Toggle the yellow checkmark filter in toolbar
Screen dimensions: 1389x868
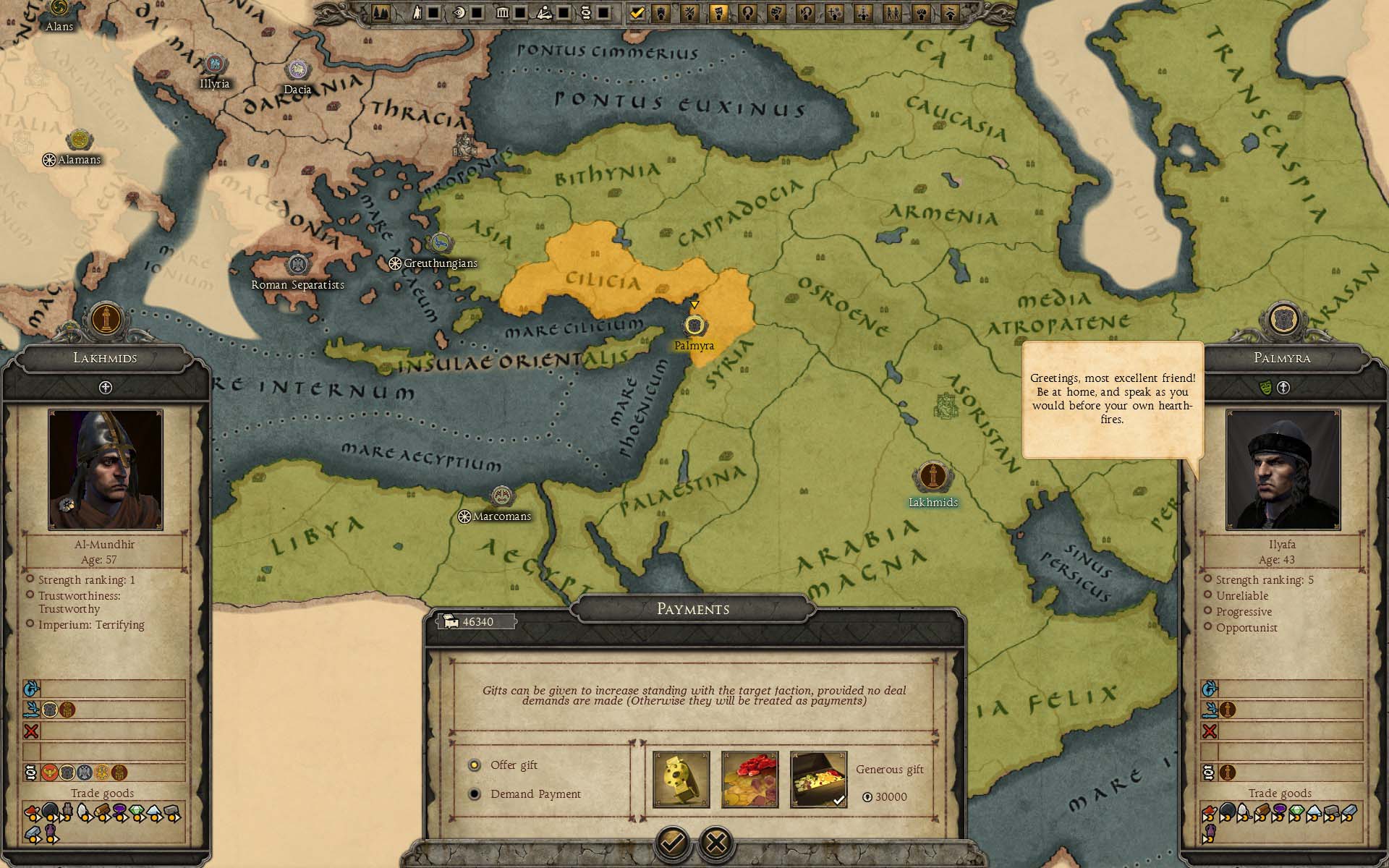tap(637, 12)
